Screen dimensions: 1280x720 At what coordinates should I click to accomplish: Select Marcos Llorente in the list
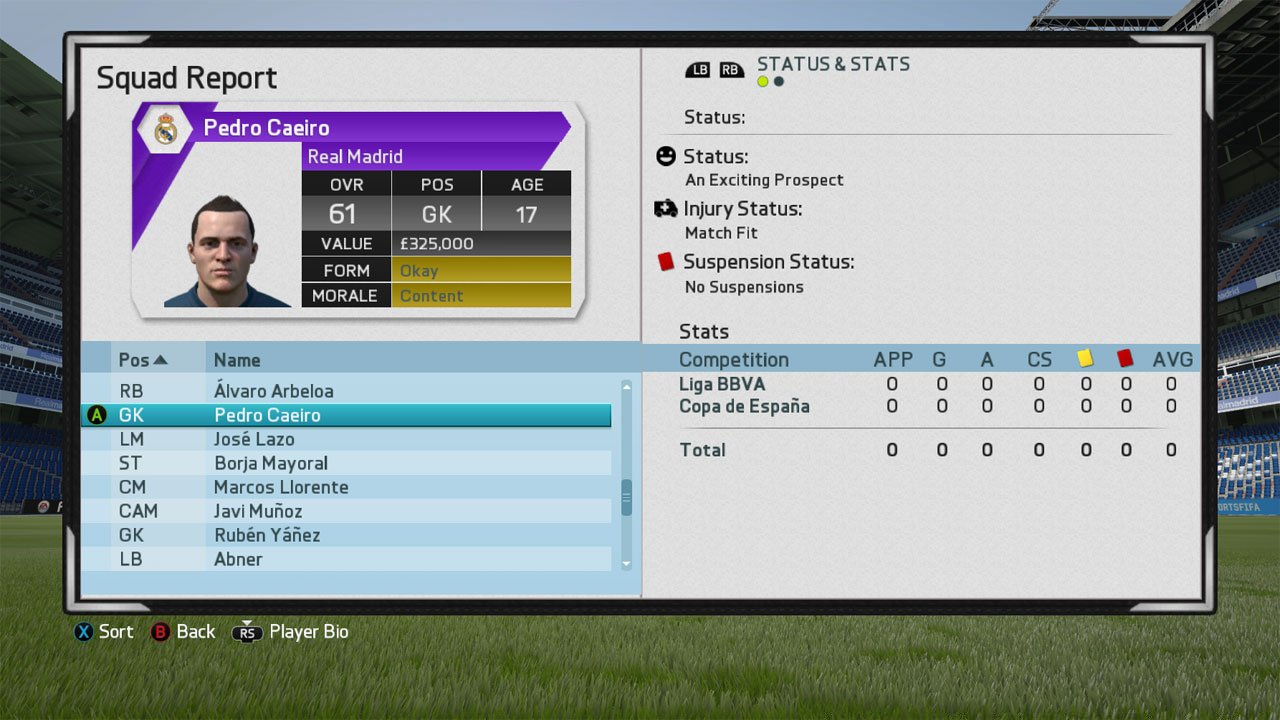(281, 487)
